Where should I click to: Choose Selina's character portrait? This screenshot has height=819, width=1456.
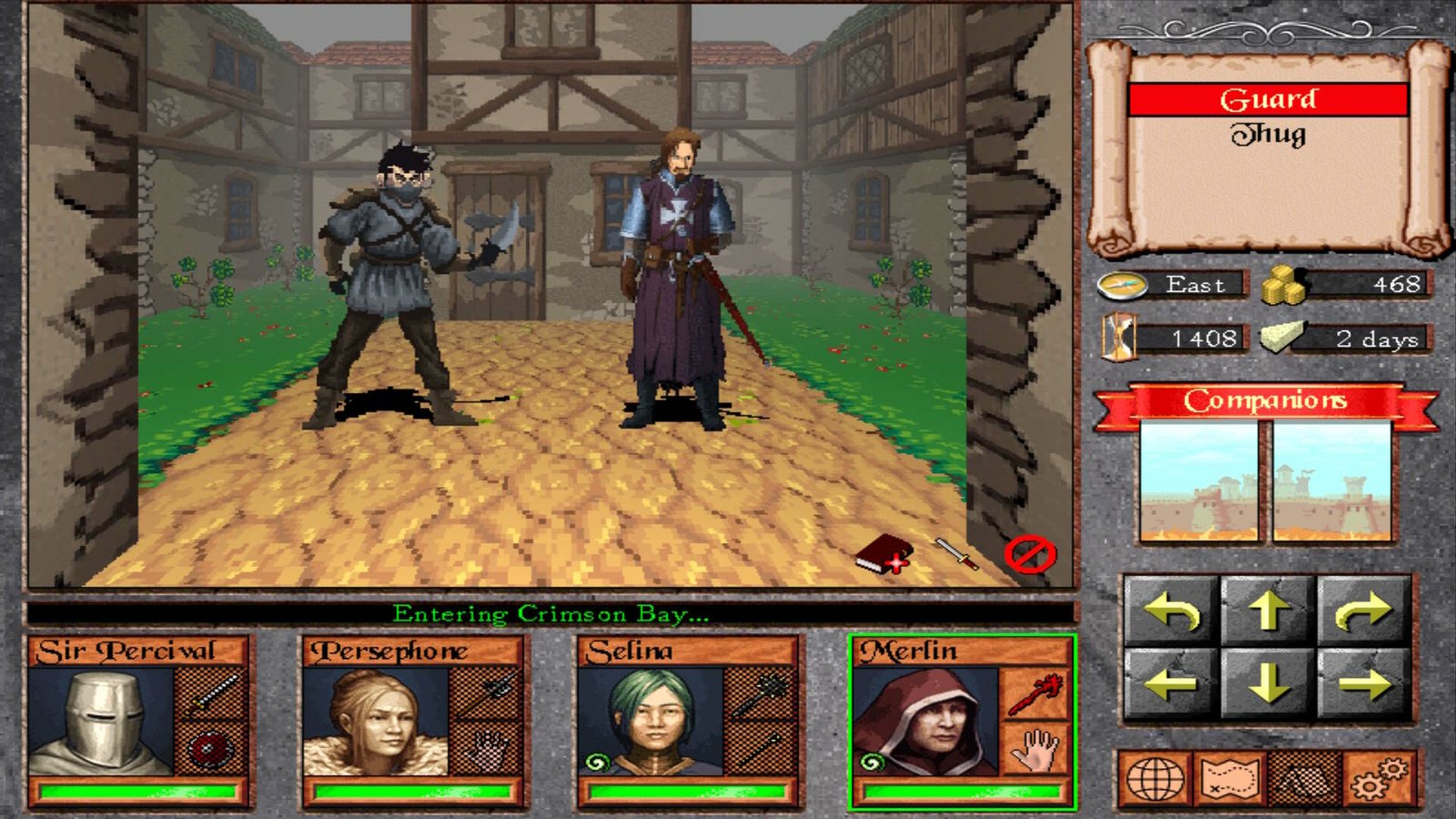652,722
